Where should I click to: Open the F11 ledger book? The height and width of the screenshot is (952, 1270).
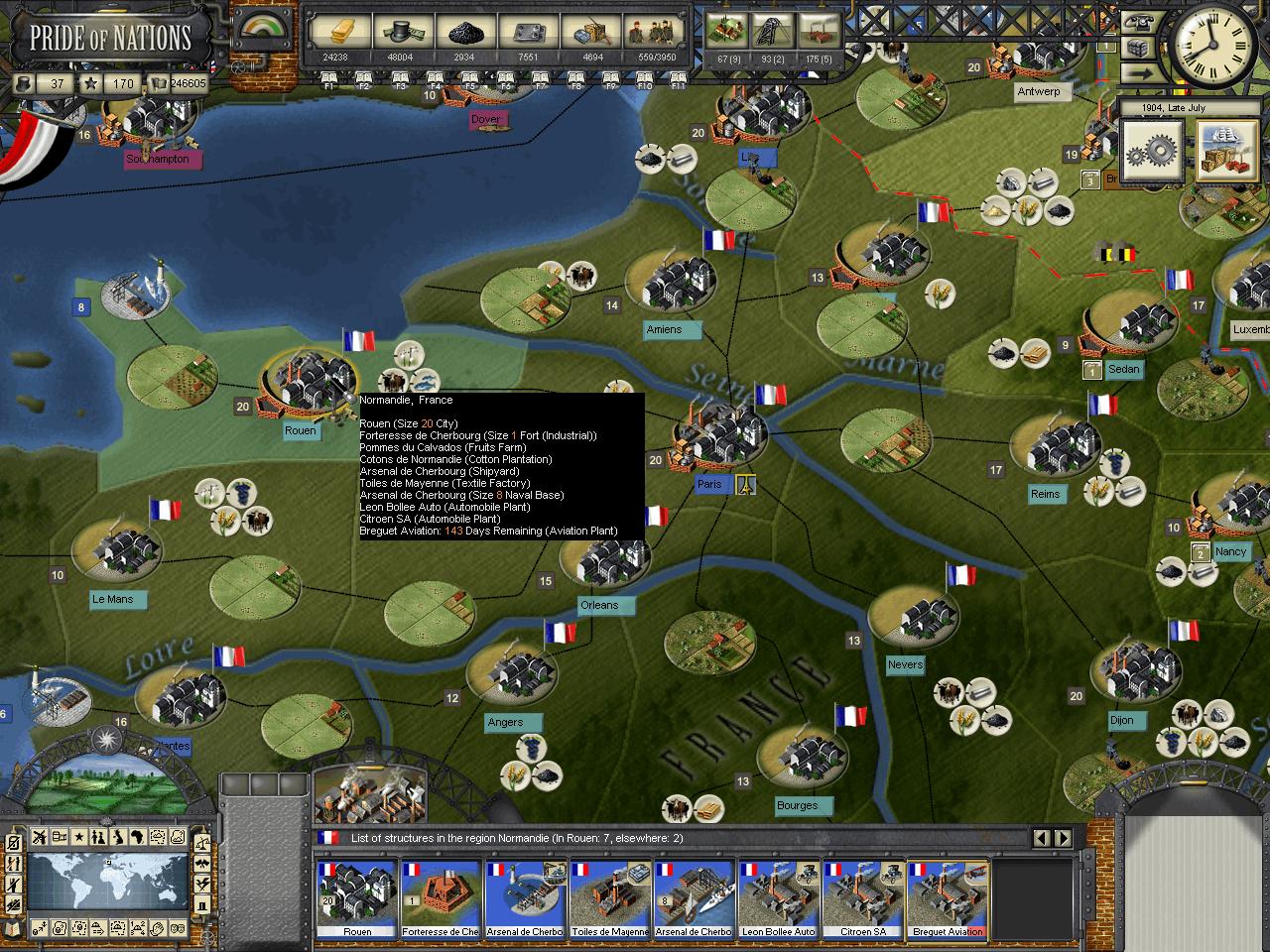[x=679, y=78]
